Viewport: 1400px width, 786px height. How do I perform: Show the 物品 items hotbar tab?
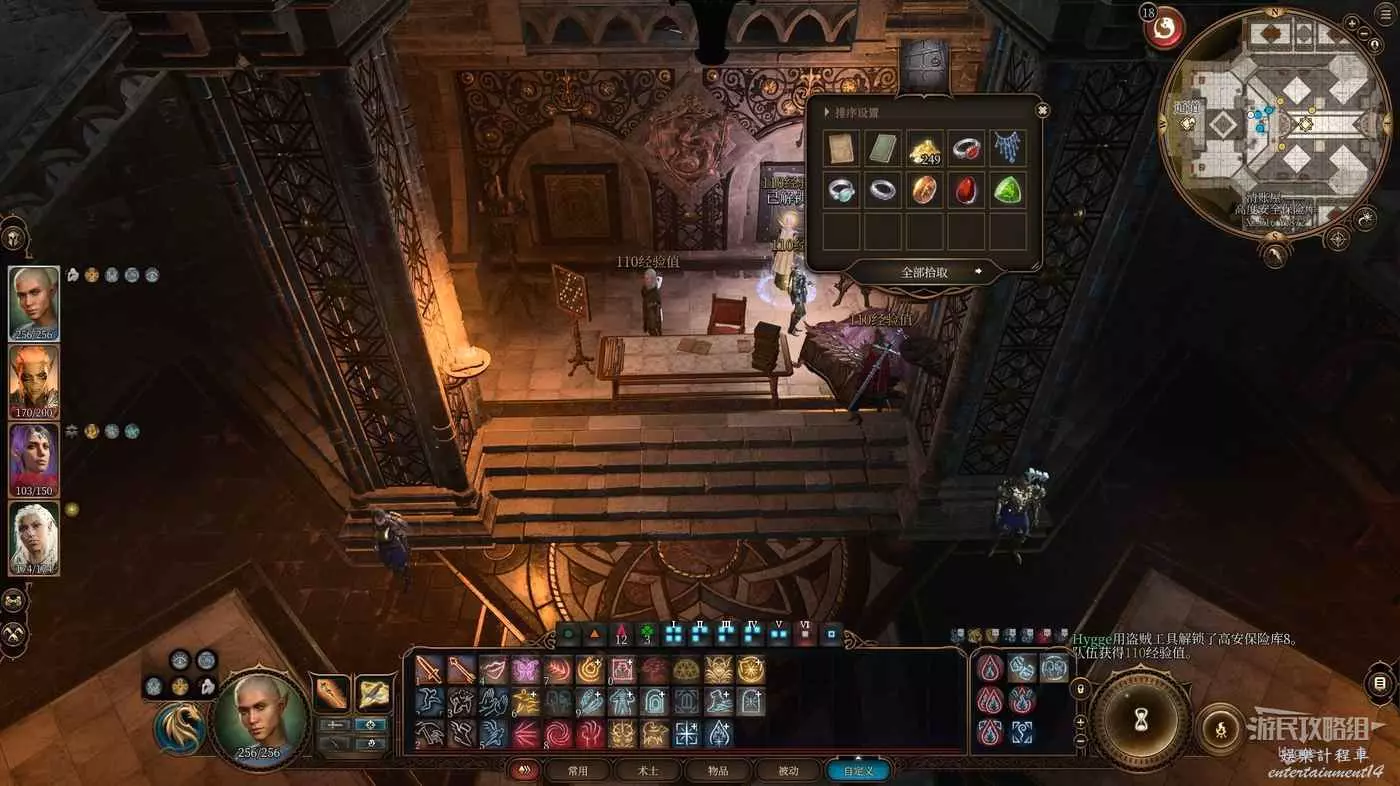(718, 771)
